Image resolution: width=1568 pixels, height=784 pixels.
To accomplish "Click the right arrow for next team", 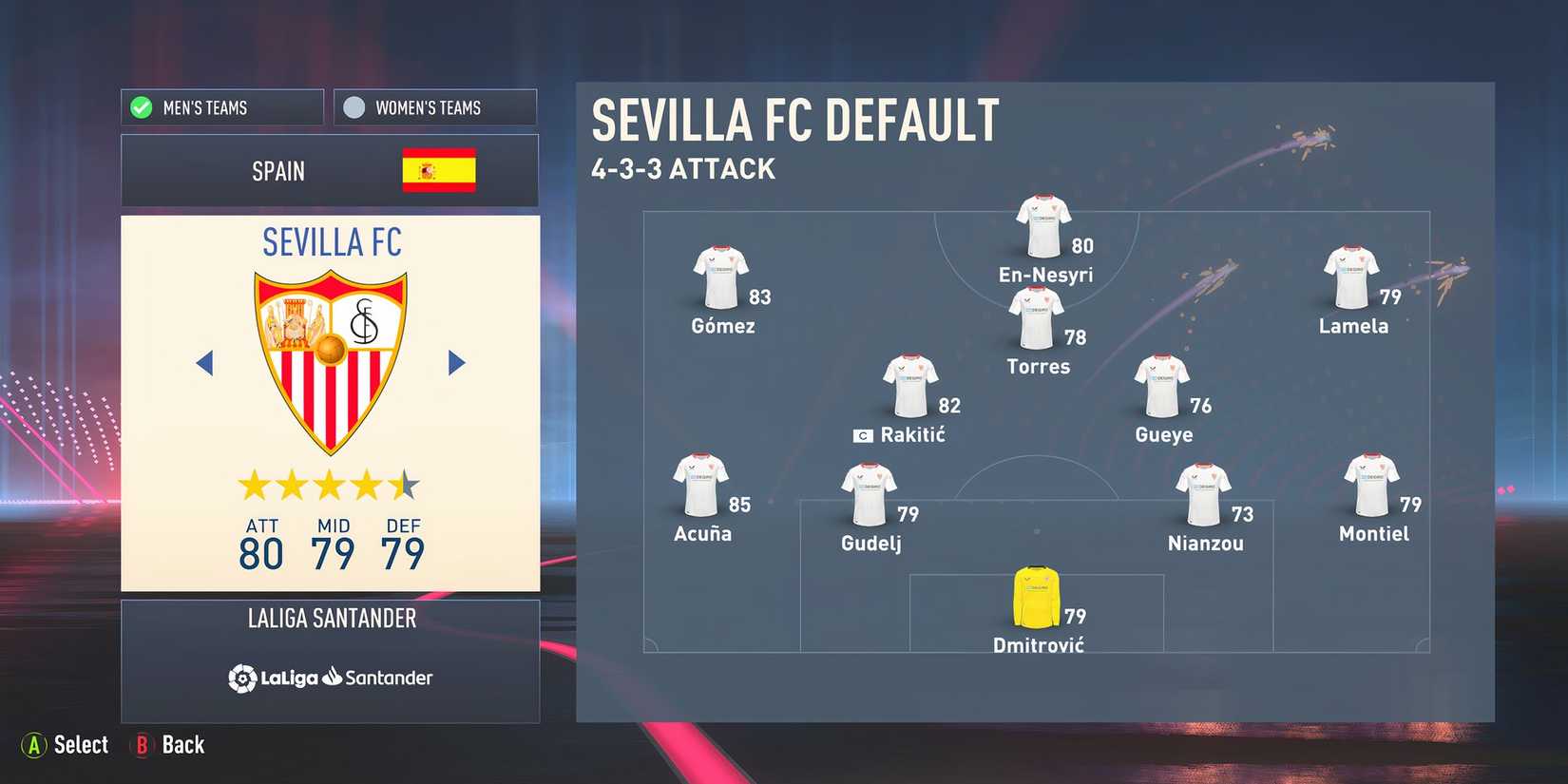I will [455, 363].
